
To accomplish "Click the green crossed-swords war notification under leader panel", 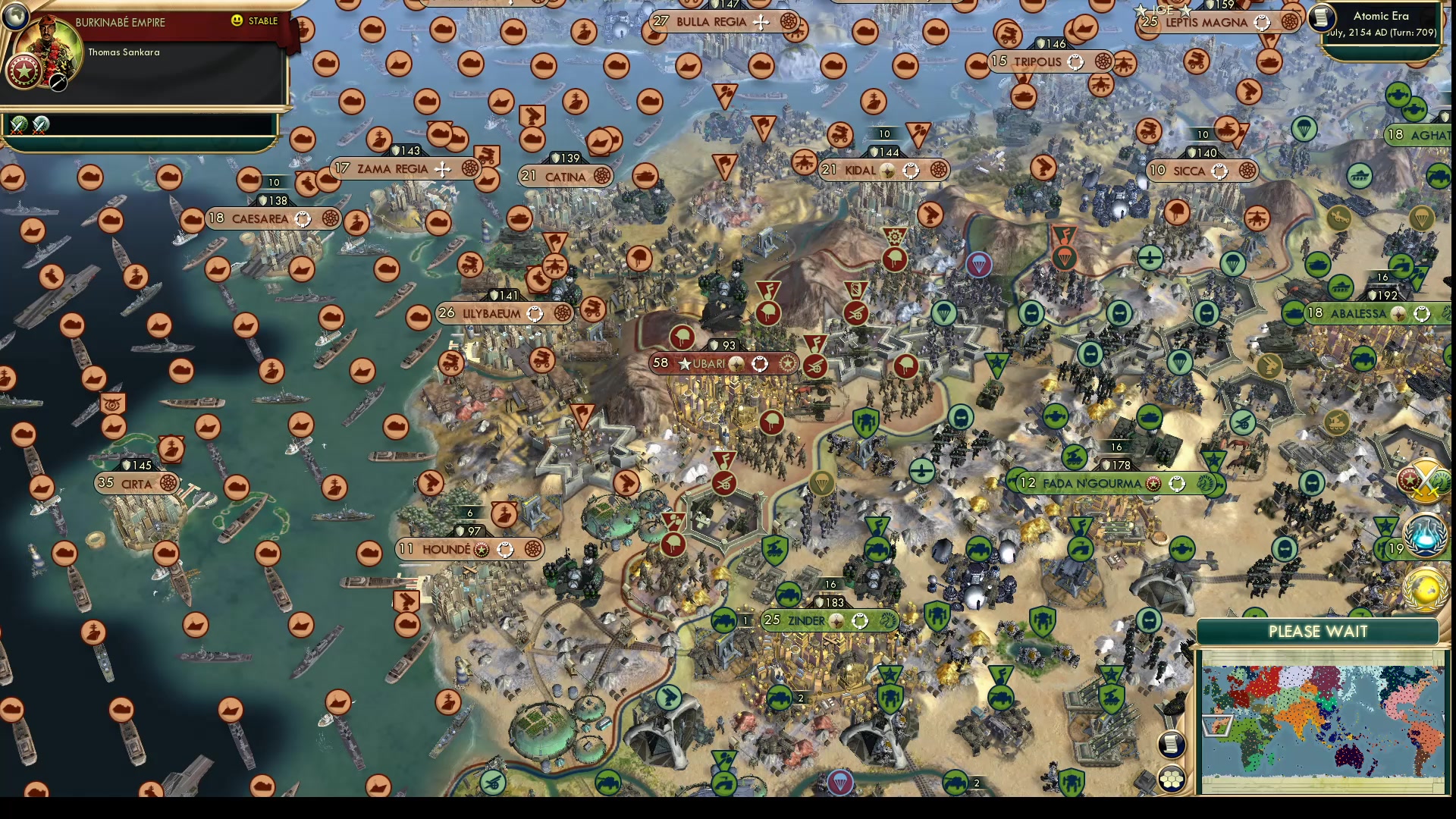I will pos(18,126).
